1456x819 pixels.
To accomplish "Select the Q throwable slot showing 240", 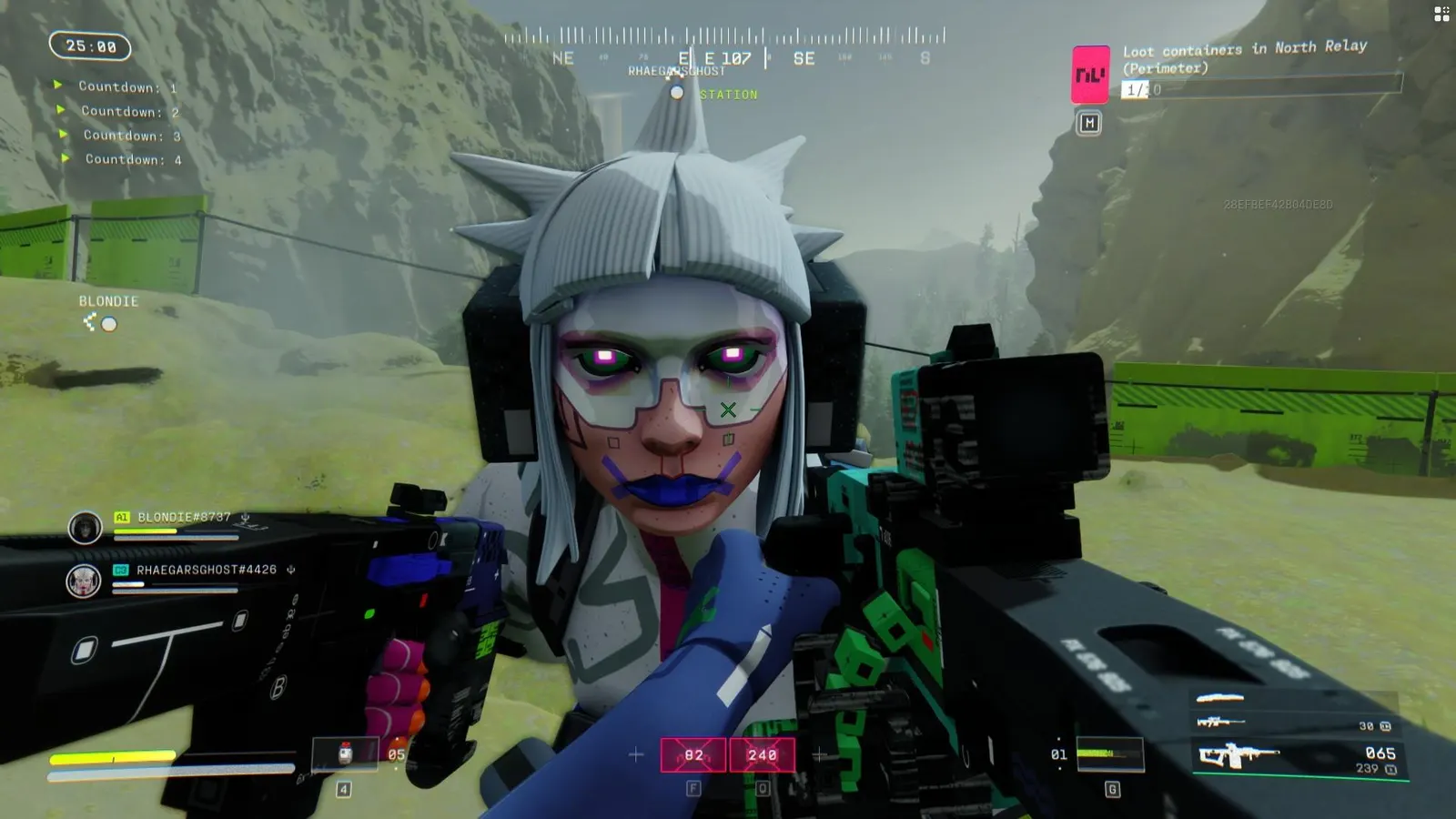I will point(762,754).
